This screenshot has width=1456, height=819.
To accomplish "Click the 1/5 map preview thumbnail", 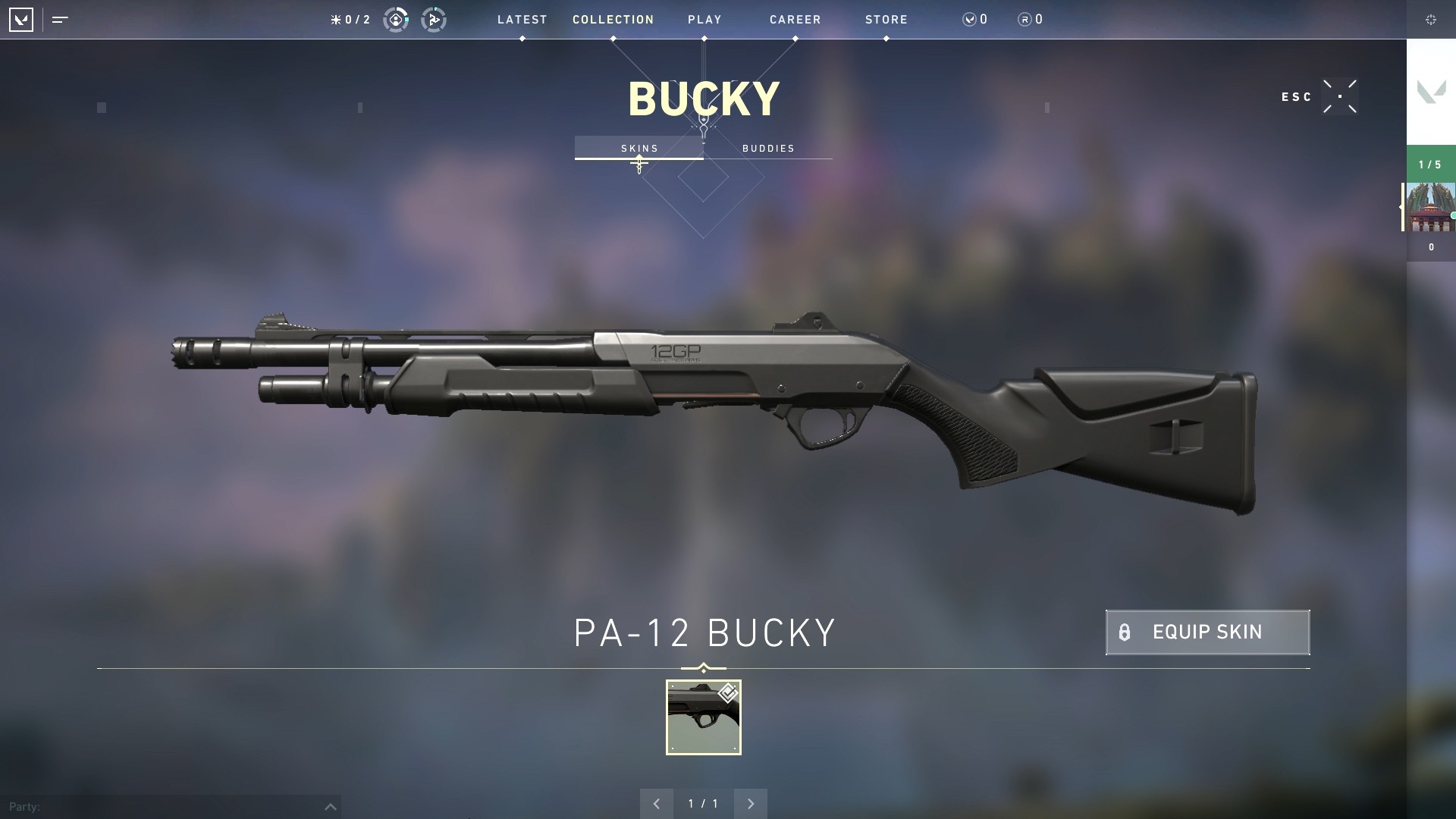I will (x=1431, y=206).
